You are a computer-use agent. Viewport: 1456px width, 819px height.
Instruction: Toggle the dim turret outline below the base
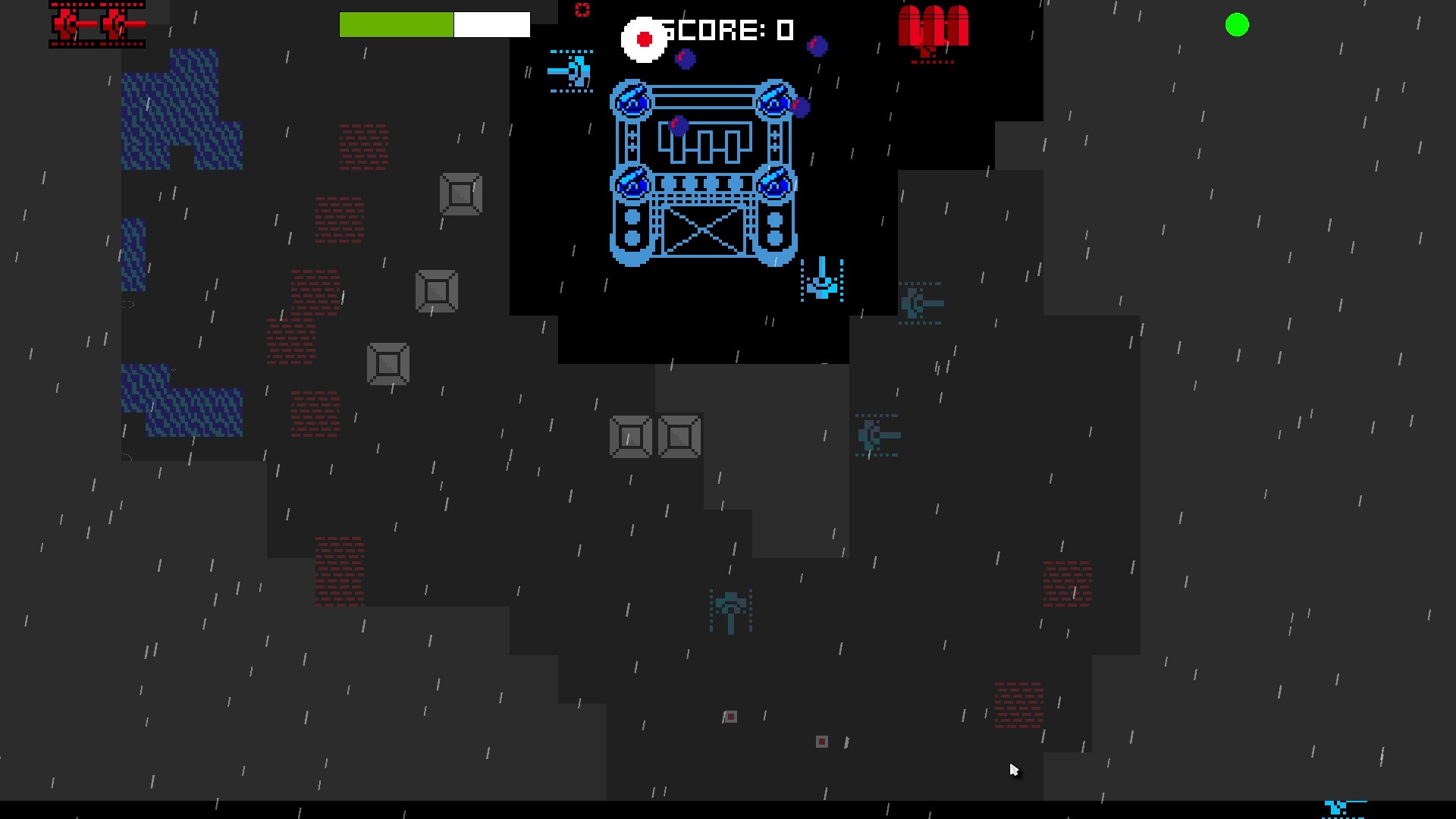tap(878, 436)
